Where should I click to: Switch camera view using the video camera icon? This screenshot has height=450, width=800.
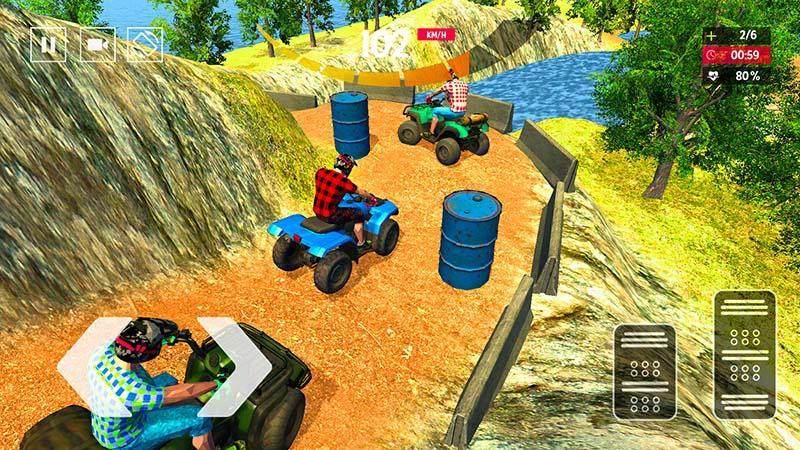(x=97, y=45)
